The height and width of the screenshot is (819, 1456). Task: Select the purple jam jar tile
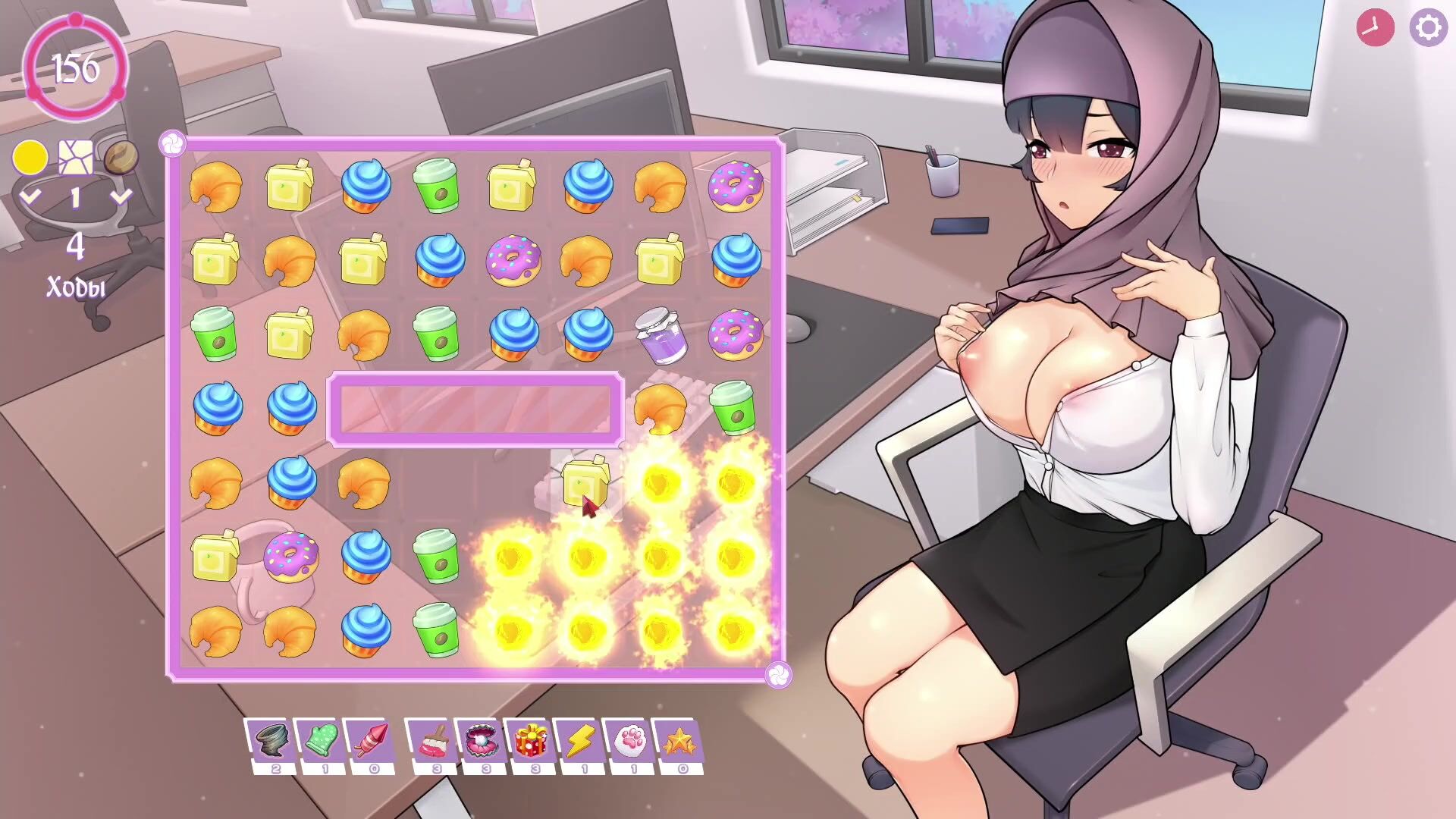click(661, 334)
